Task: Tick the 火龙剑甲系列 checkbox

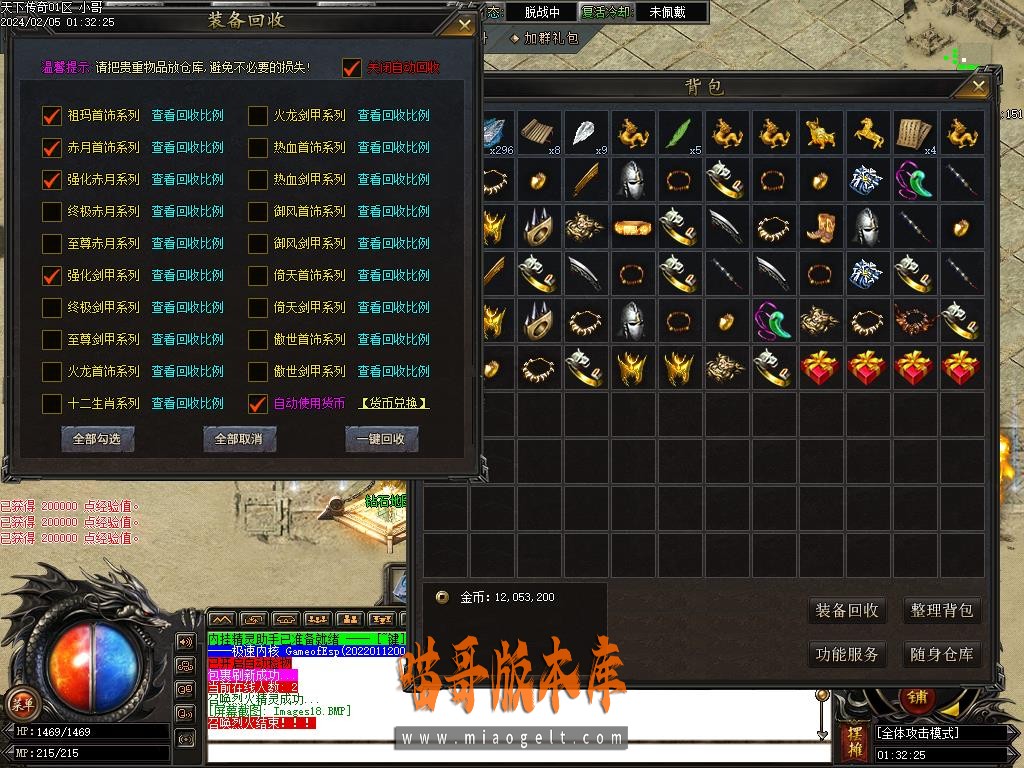Action: [258, 115]
